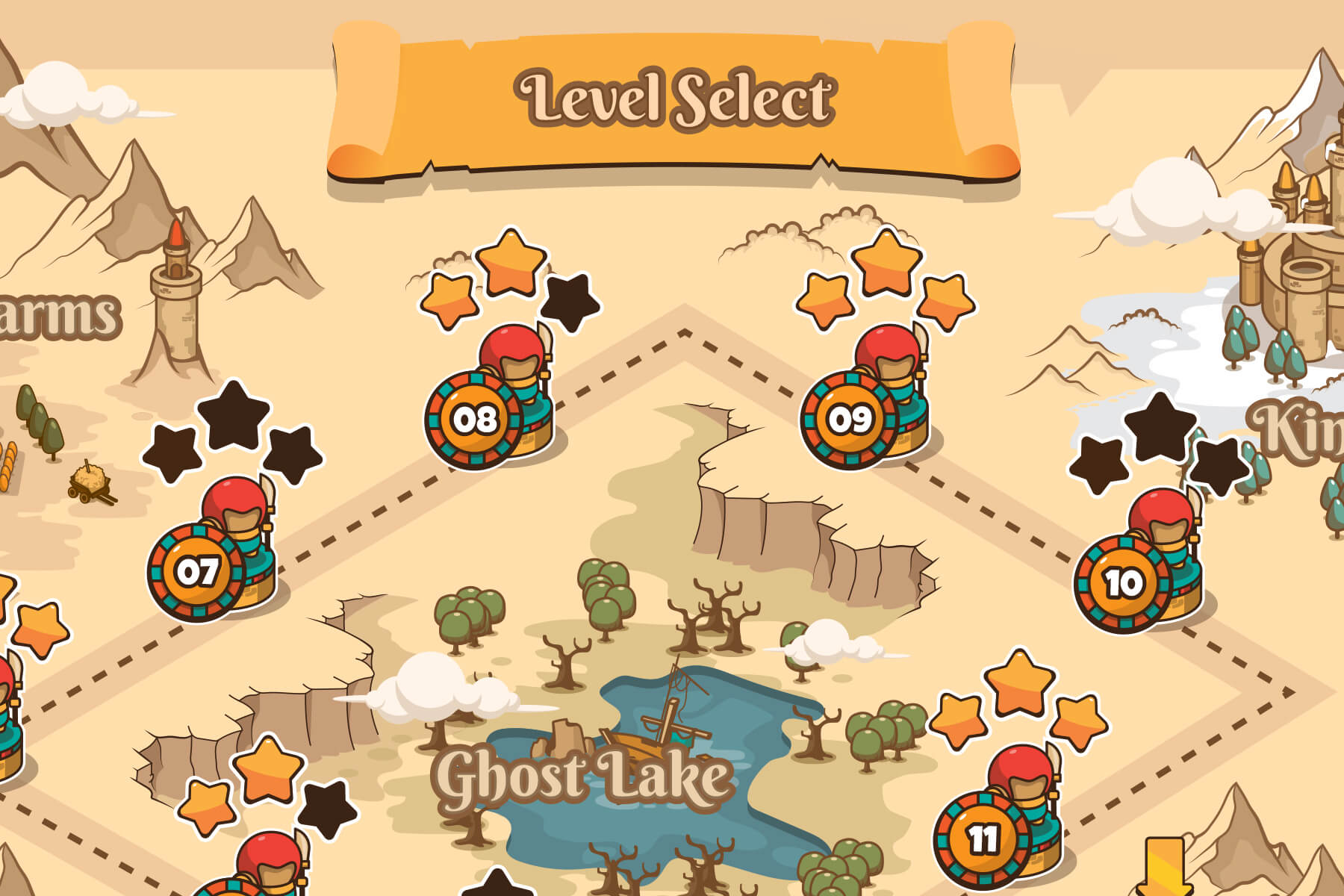This screenshot has width=1344, height=896.
Task: Start level 11 near Ghost Lake
Action: click(984, 836)
